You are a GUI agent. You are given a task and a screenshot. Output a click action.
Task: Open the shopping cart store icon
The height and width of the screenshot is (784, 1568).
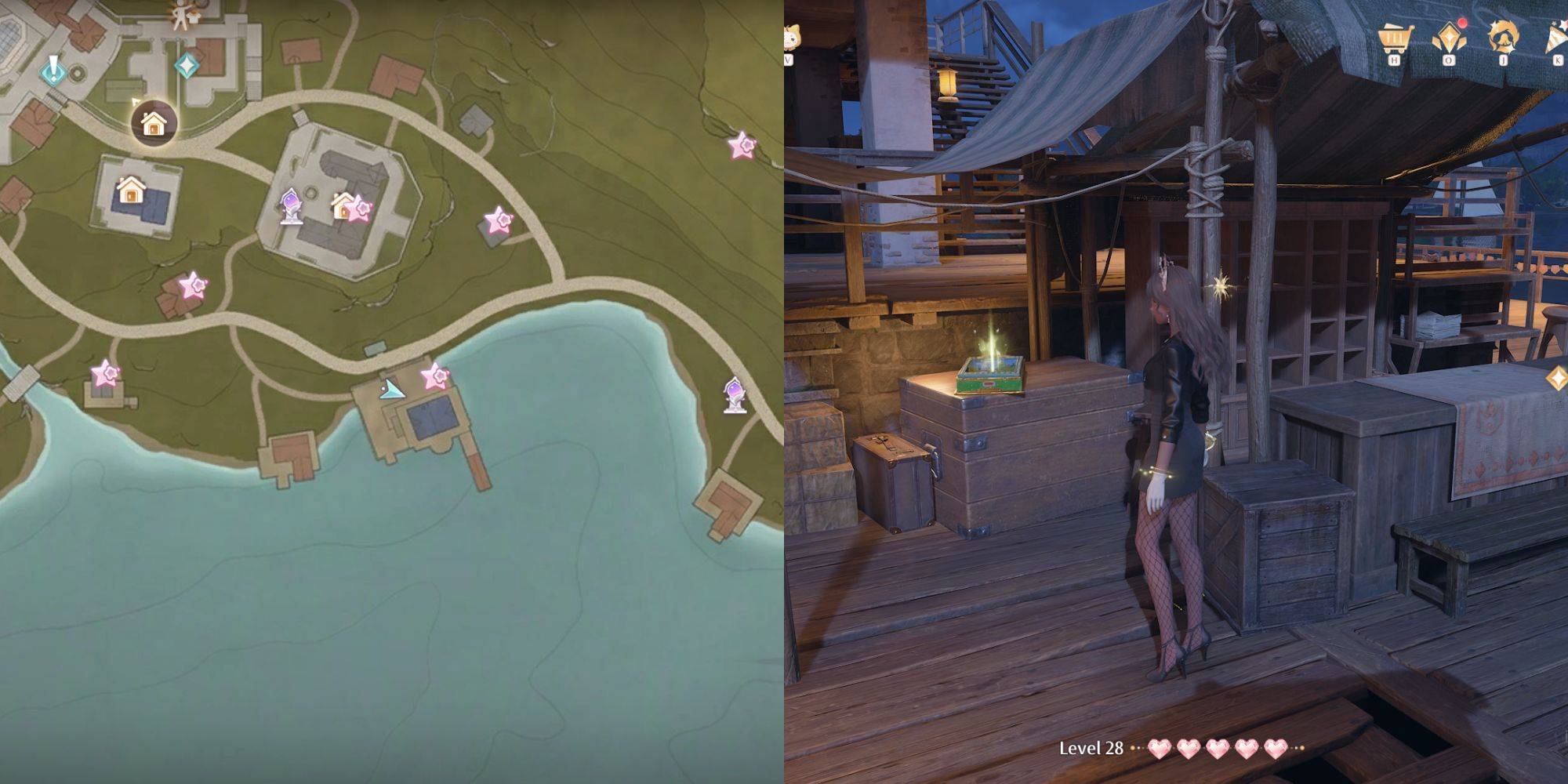coord(1396,39)
